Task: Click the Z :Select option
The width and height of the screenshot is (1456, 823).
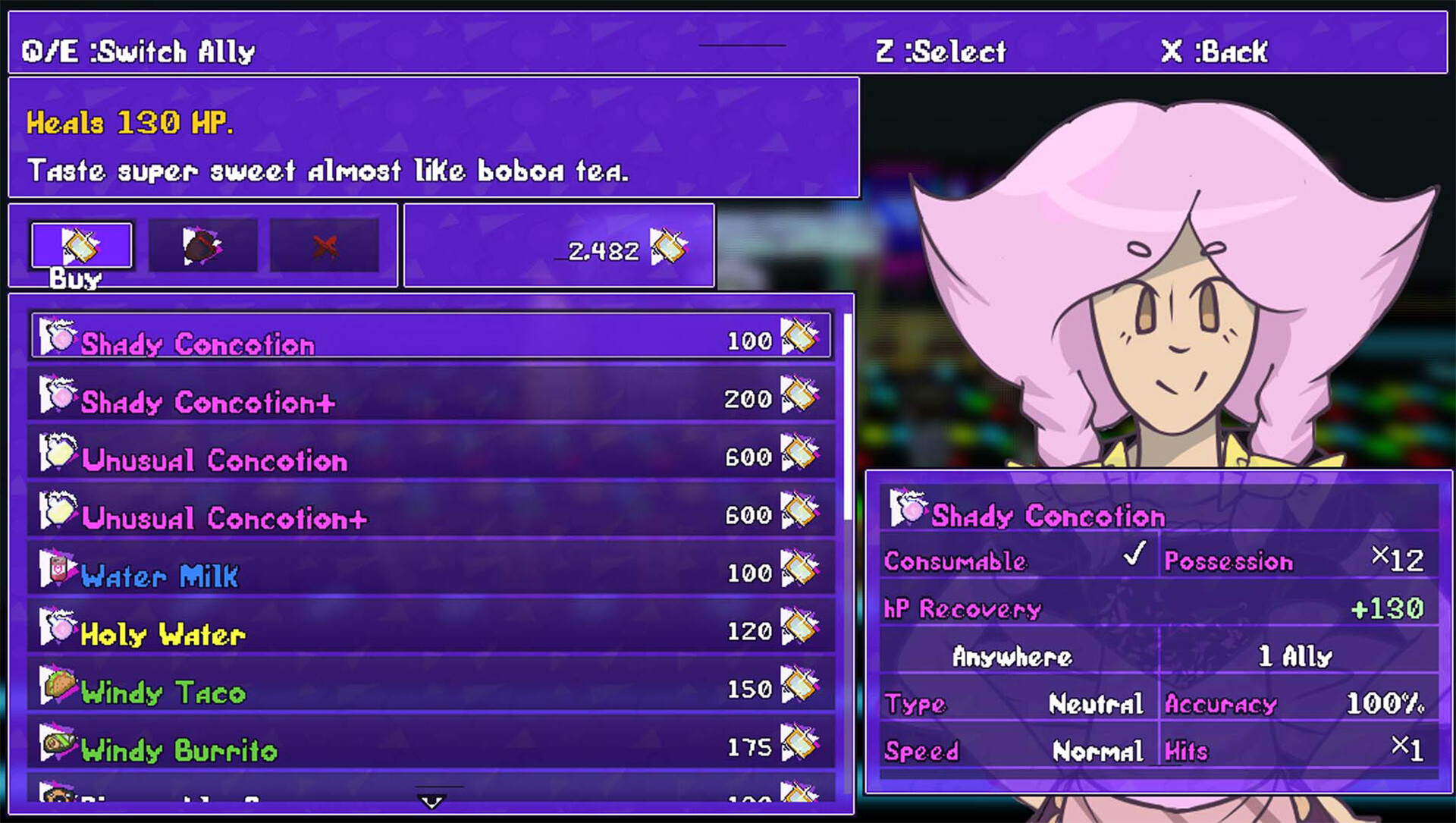Action: point(943,52)
